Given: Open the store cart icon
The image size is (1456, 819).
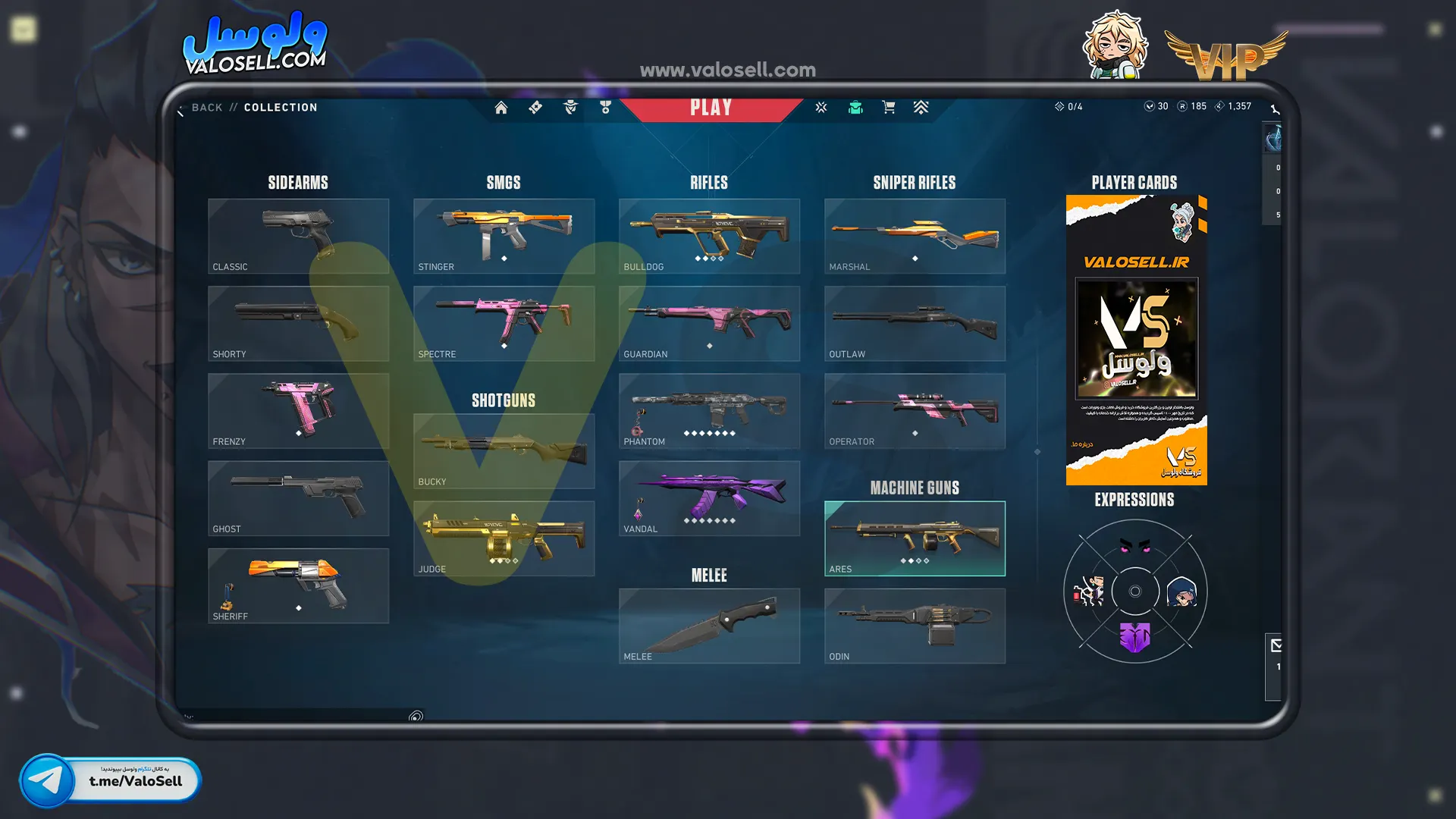Looking at the screenshot, I should (889, 108).
